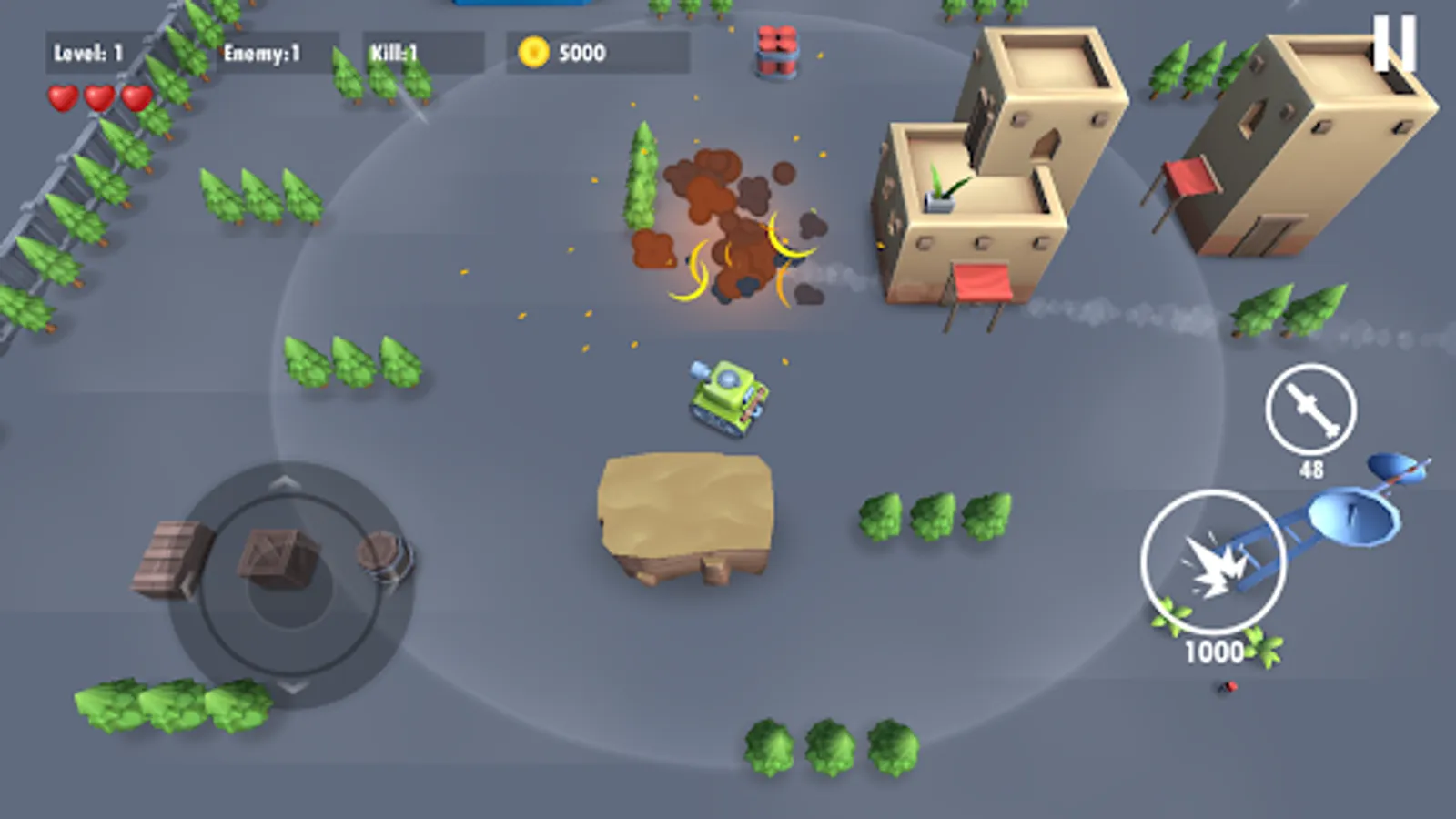Tap the red barrel stack near the top
The height and width of the screenshot is (819, 1456).
(775, 53)
